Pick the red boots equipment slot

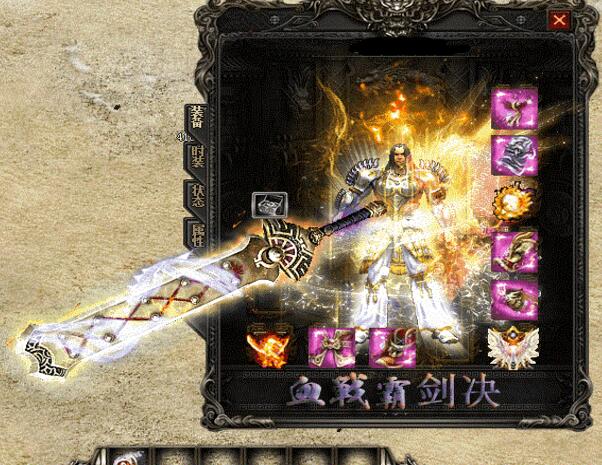click(x=390, y=346)
